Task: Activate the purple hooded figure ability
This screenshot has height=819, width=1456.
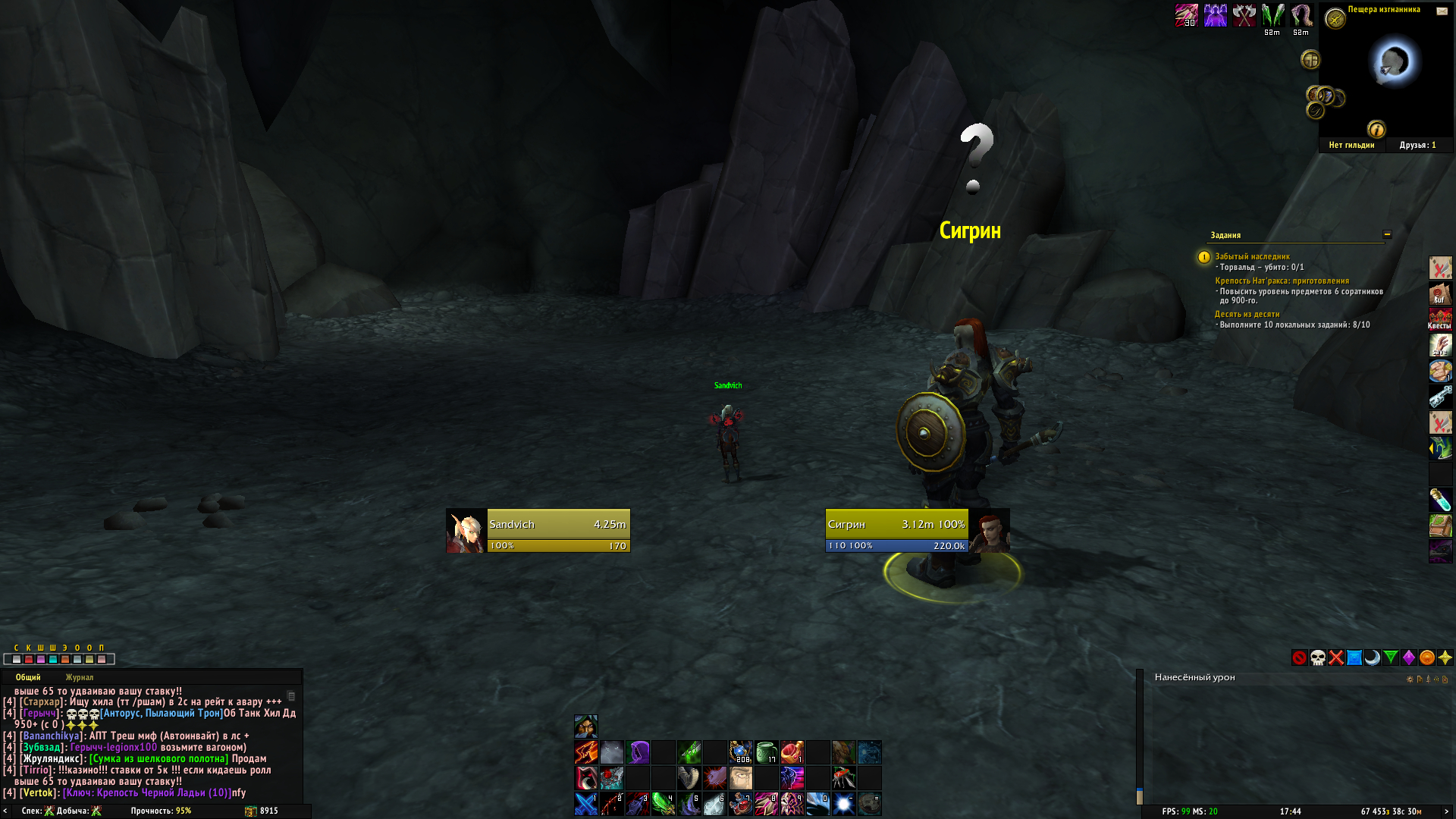Action: pos(638,752)
